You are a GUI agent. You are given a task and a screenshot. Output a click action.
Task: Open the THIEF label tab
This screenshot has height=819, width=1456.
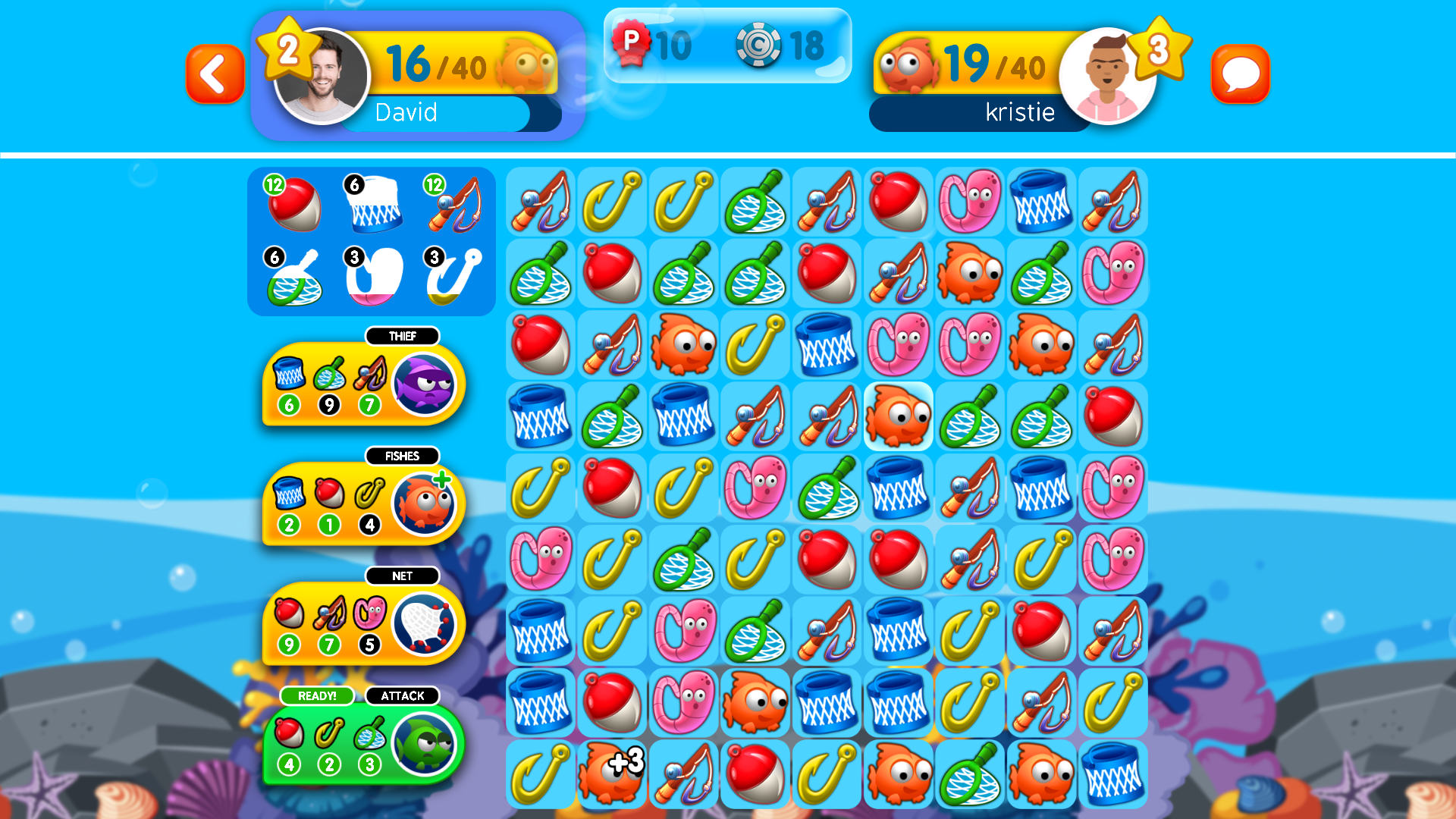(x=403, y=336)
